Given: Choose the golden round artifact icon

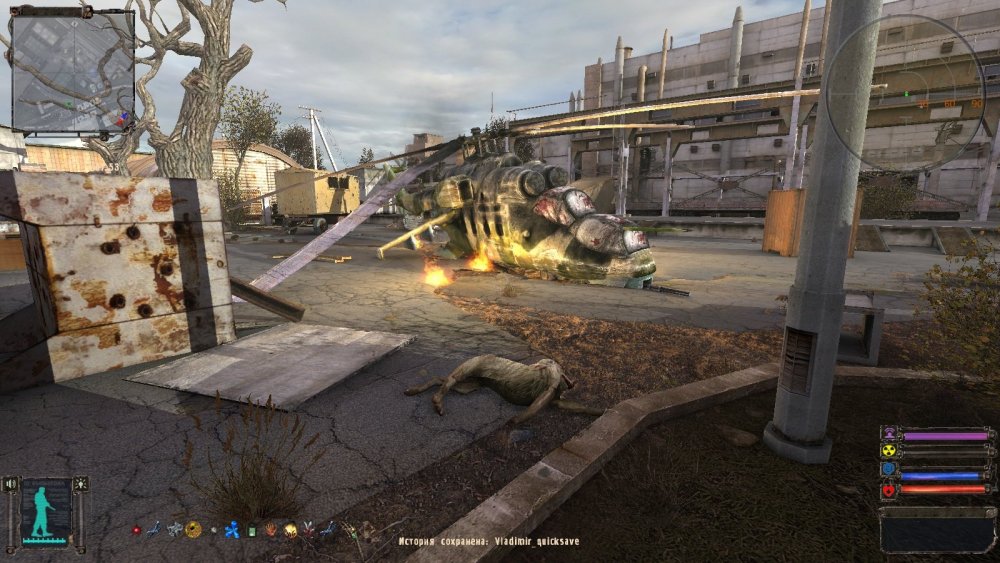Looking at the screenshot, I should [193, 530].
